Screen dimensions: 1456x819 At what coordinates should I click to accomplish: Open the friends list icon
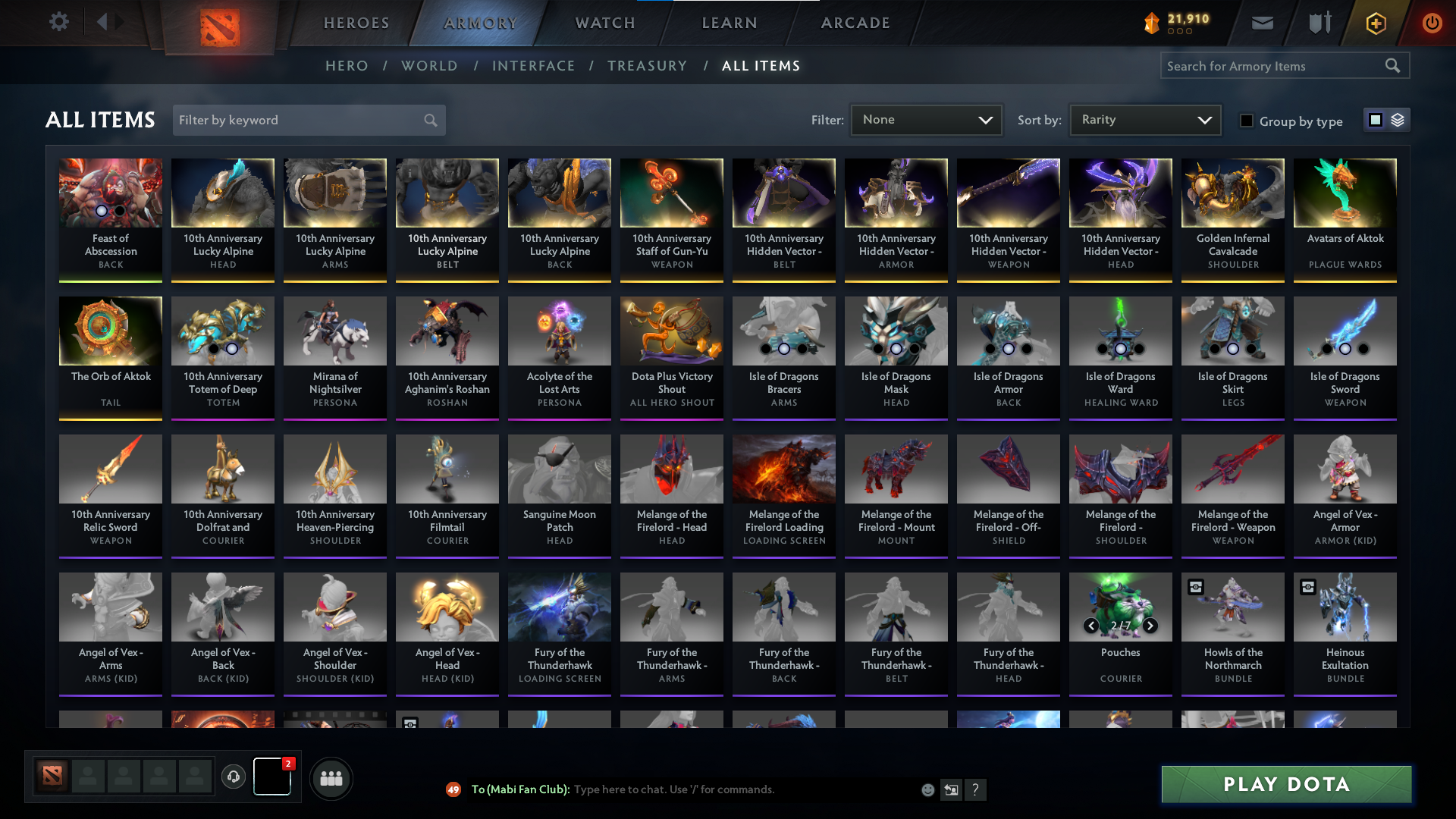[330, 778]
